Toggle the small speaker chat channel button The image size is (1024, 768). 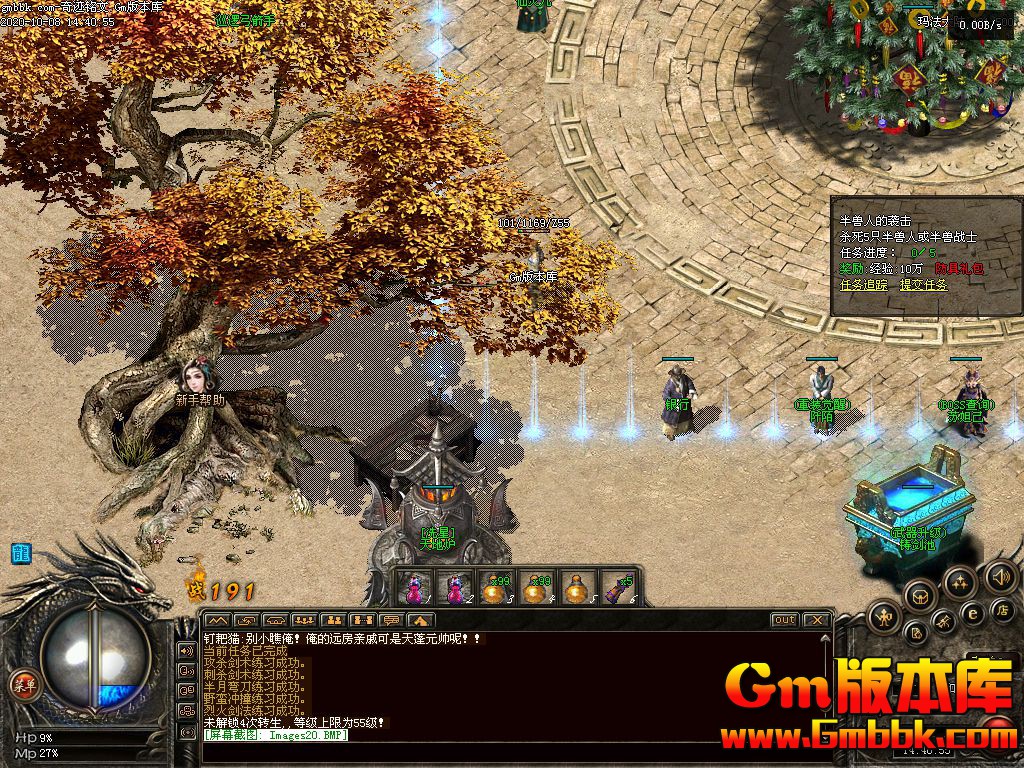coord(187,651)
